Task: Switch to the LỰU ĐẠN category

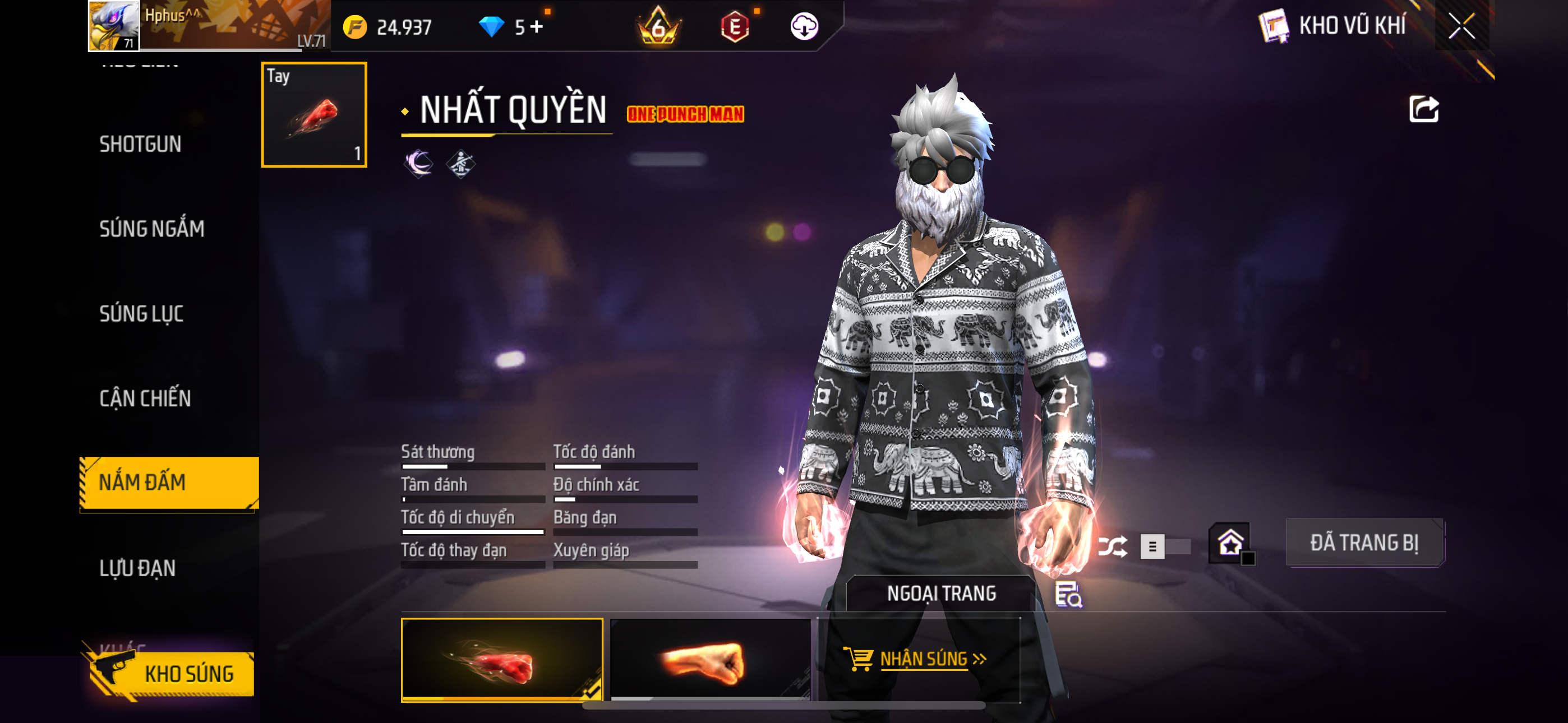Action: (137, 568)
